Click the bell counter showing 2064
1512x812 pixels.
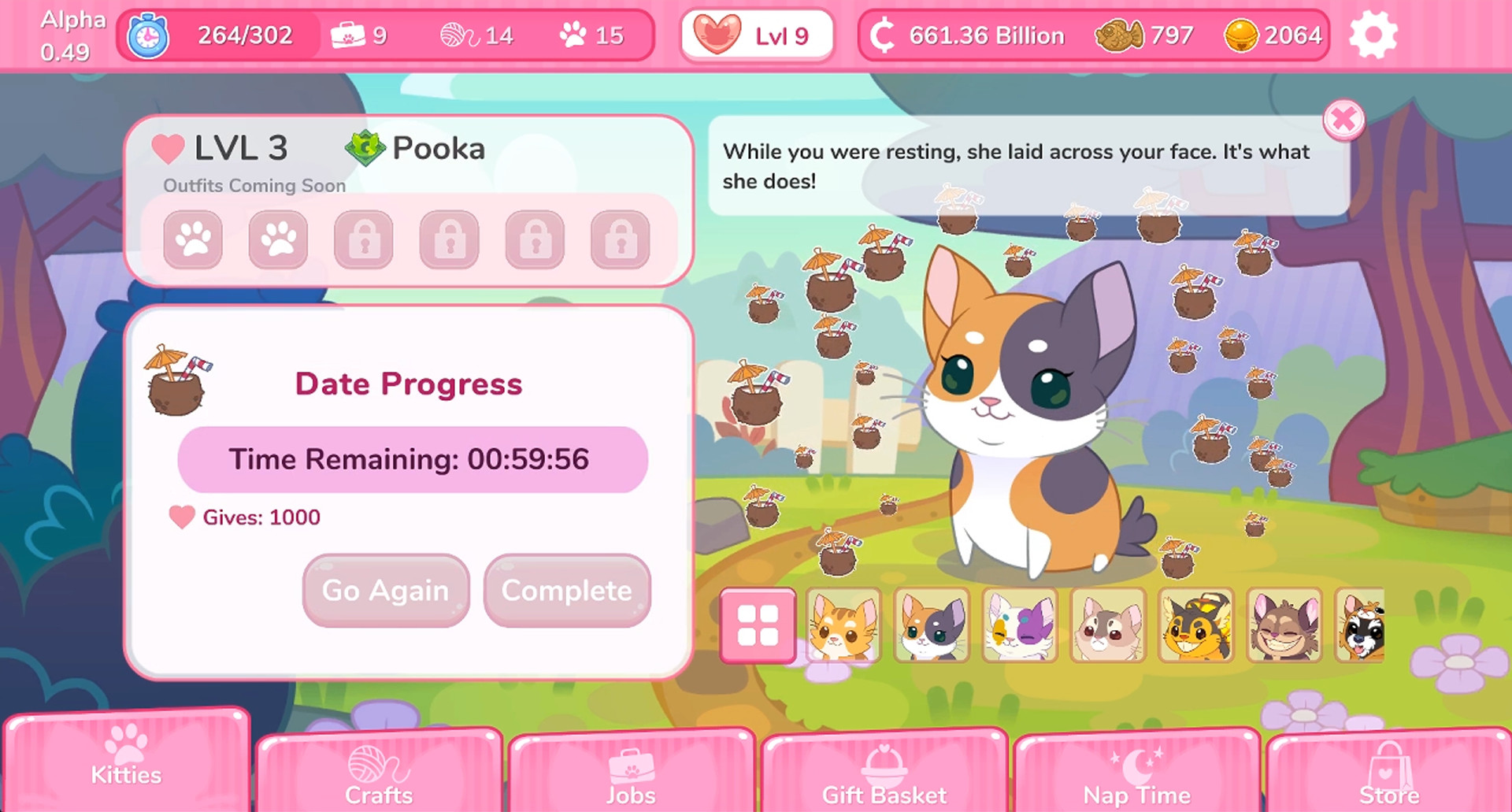coord(1269,35)
